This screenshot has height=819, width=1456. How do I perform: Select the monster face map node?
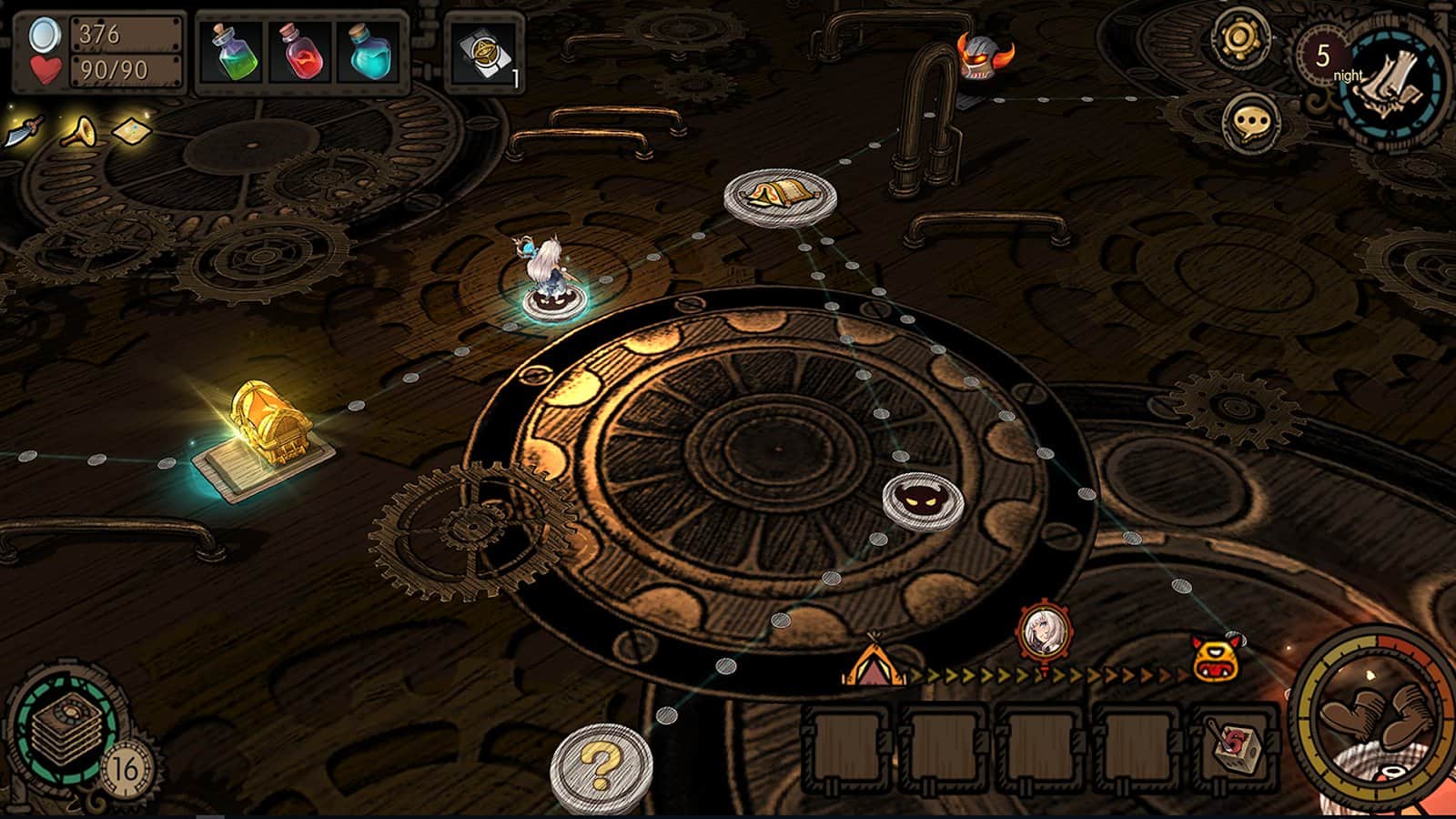(x=923, y=500)
